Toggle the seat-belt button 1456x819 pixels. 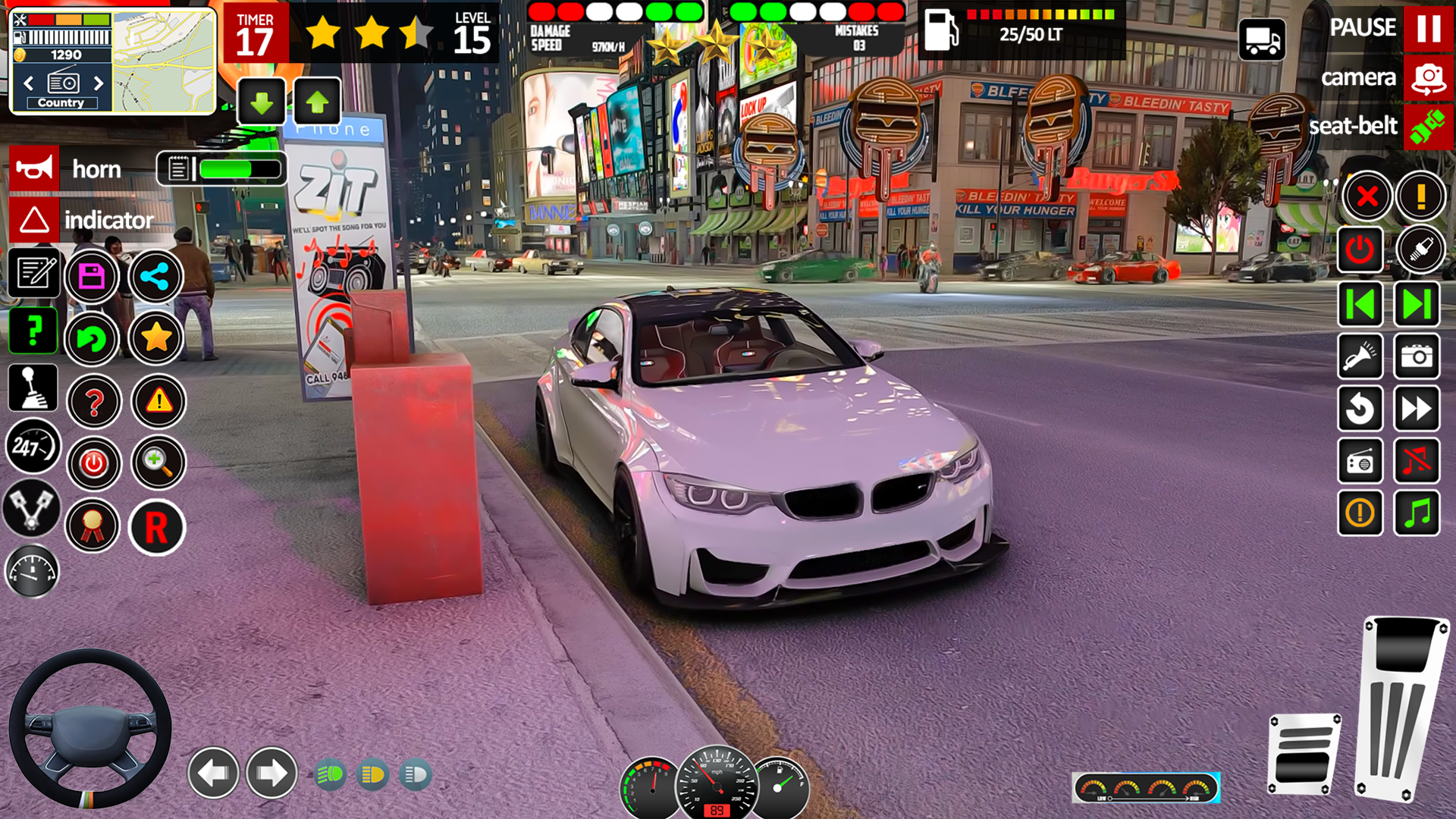click(x=1428, y=126)
